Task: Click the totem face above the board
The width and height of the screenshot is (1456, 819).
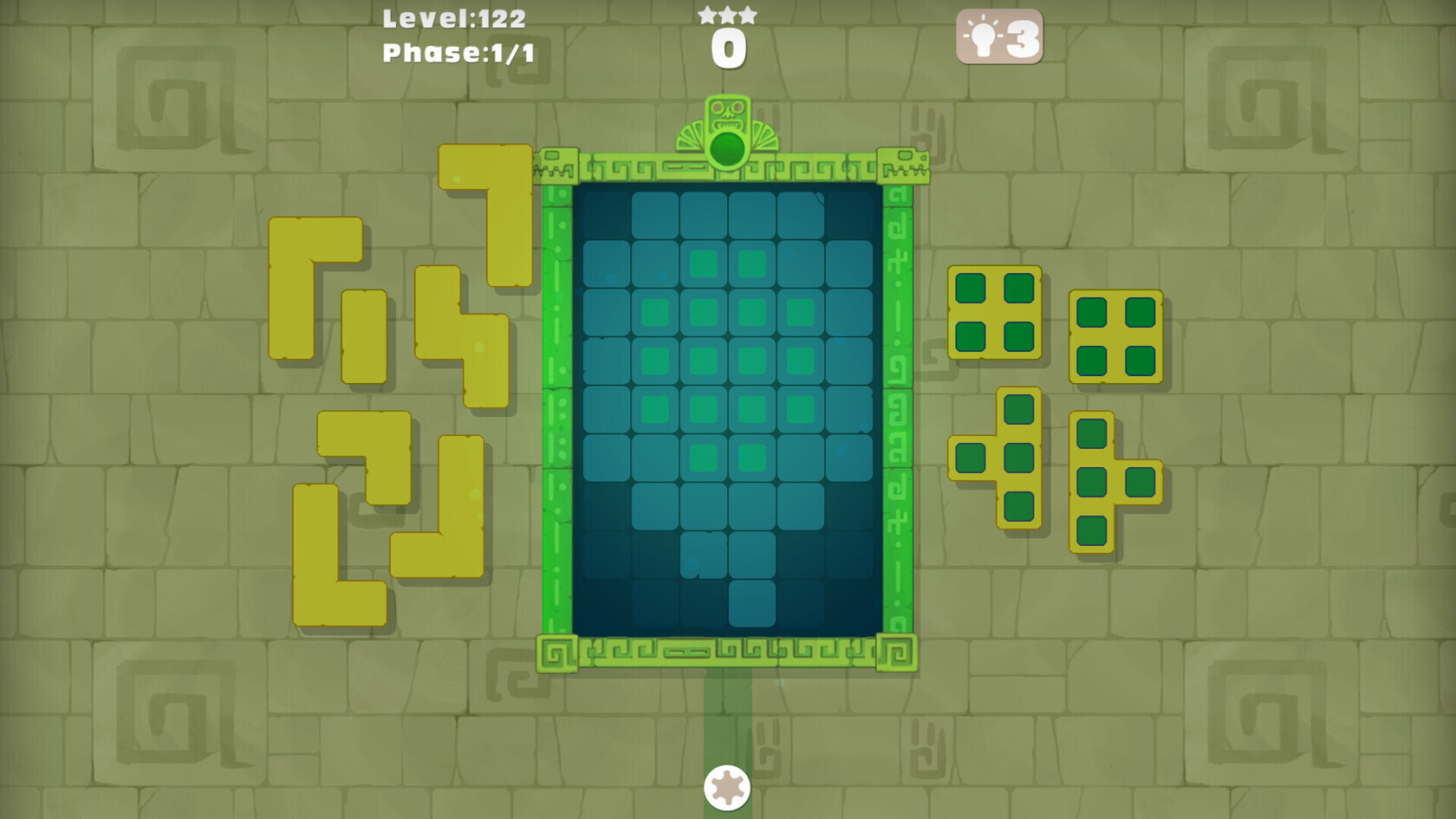Action: click(728, 111)
